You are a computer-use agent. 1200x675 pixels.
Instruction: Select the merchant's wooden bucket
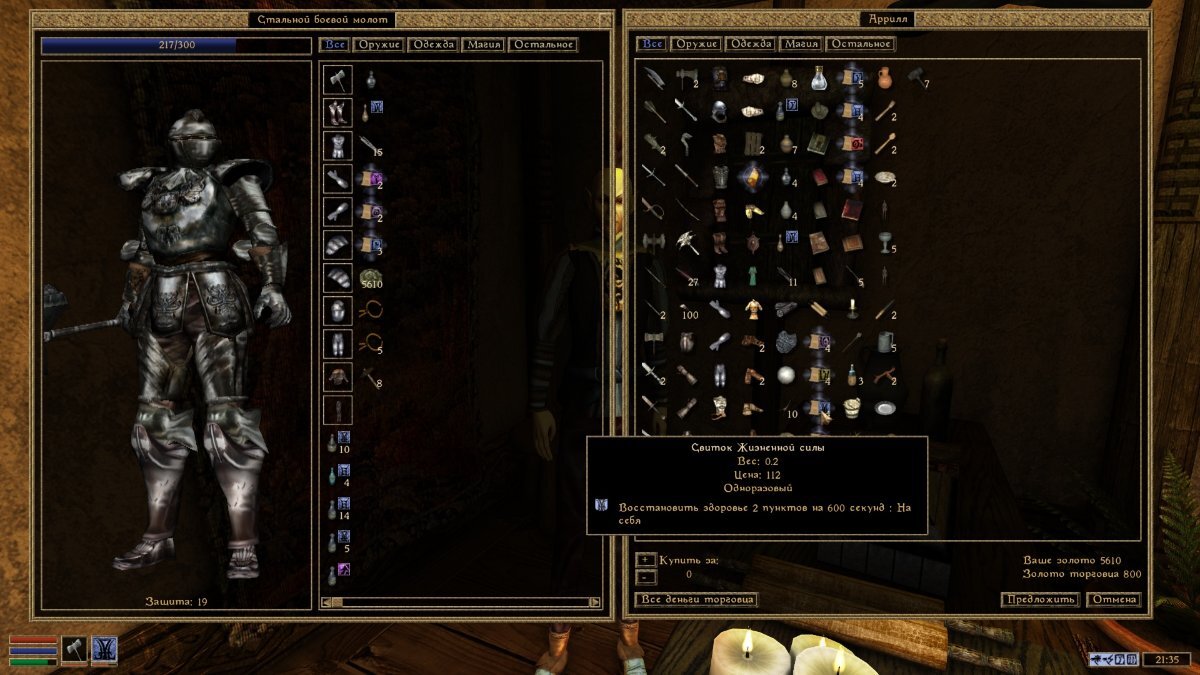(x=852, y=408)
